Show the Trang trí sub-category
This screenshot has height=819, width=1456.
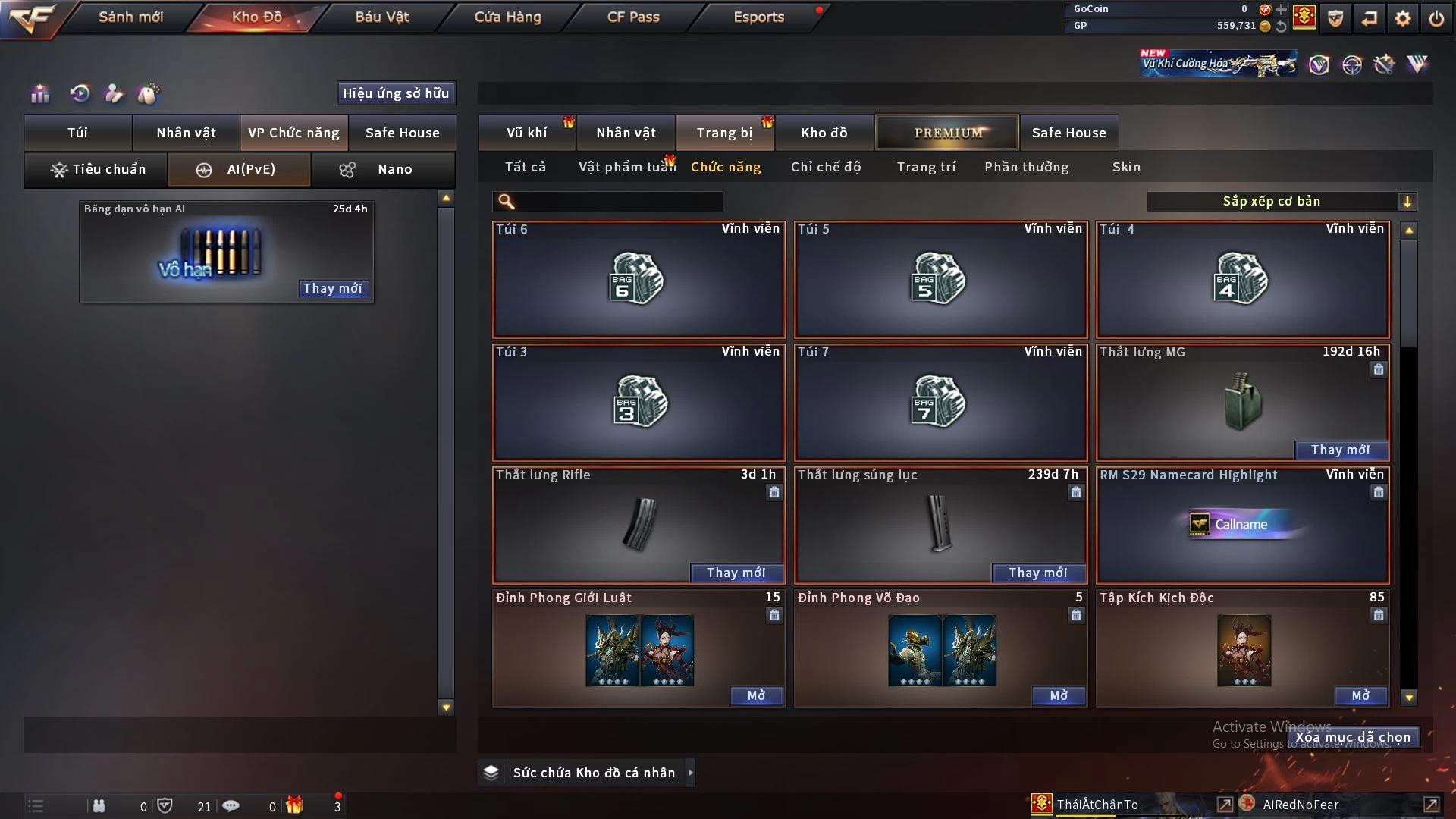click(926, 167)
